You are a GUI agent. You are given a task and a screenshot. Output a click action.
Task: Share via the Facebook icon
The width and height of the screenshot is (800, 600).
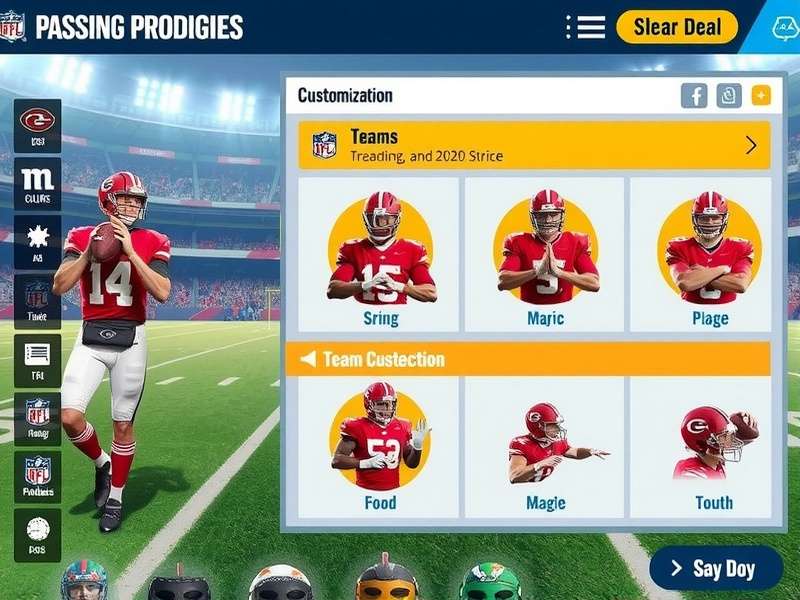tap(694, 96)
